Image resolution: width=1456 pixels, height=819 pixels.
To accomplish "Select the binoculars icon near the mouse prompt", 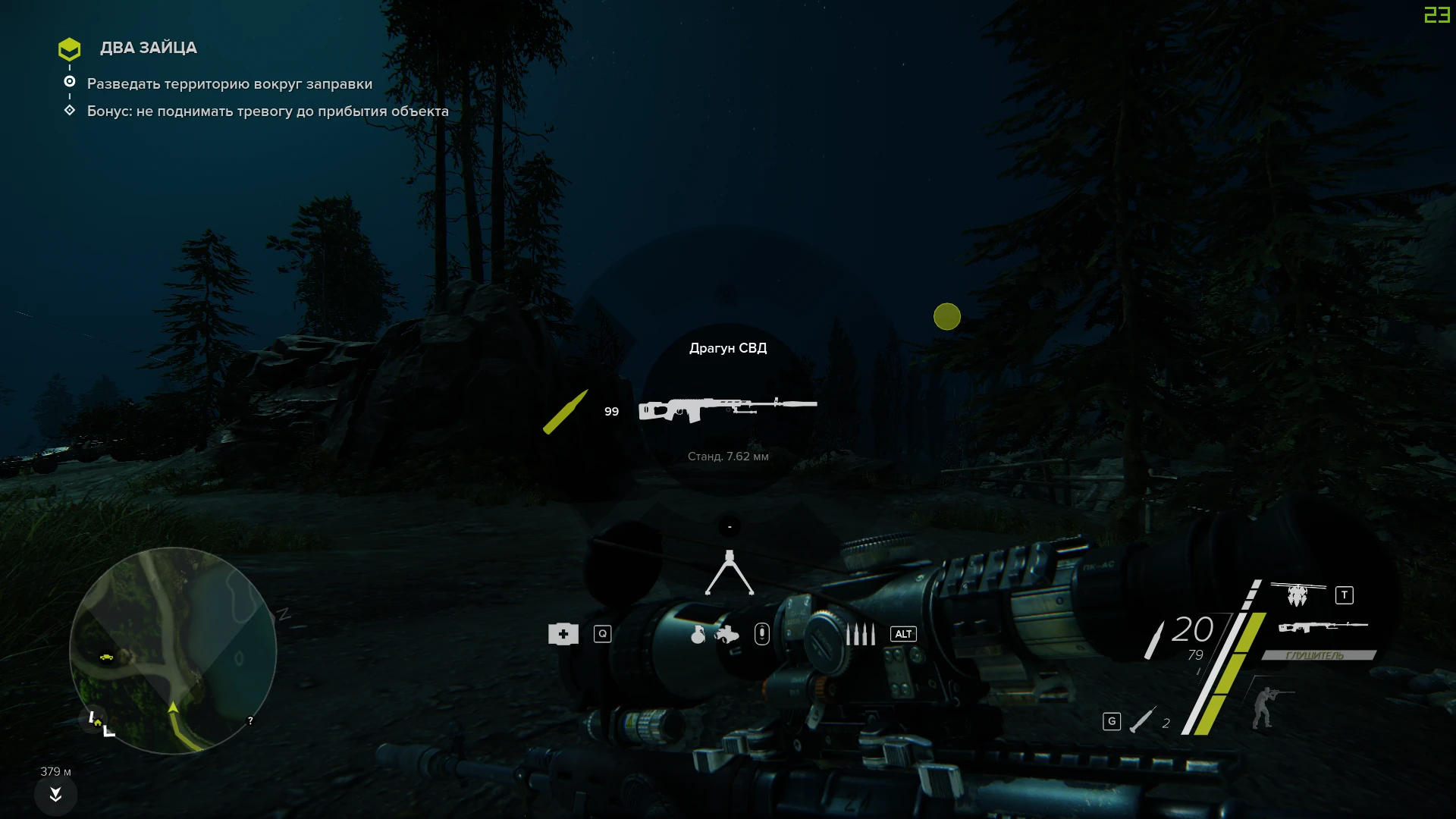I will coord(726,635).
